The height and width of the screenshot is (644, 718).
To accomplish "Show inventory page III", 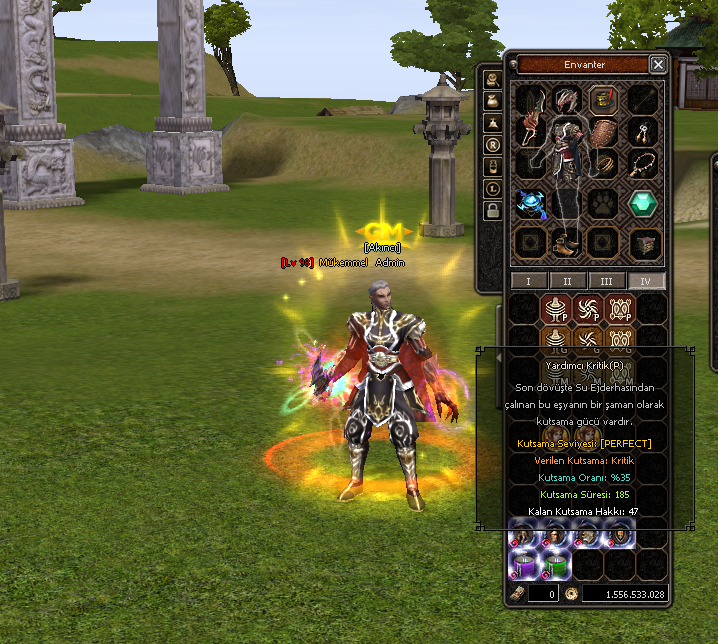I will click(x=606, y=281).
